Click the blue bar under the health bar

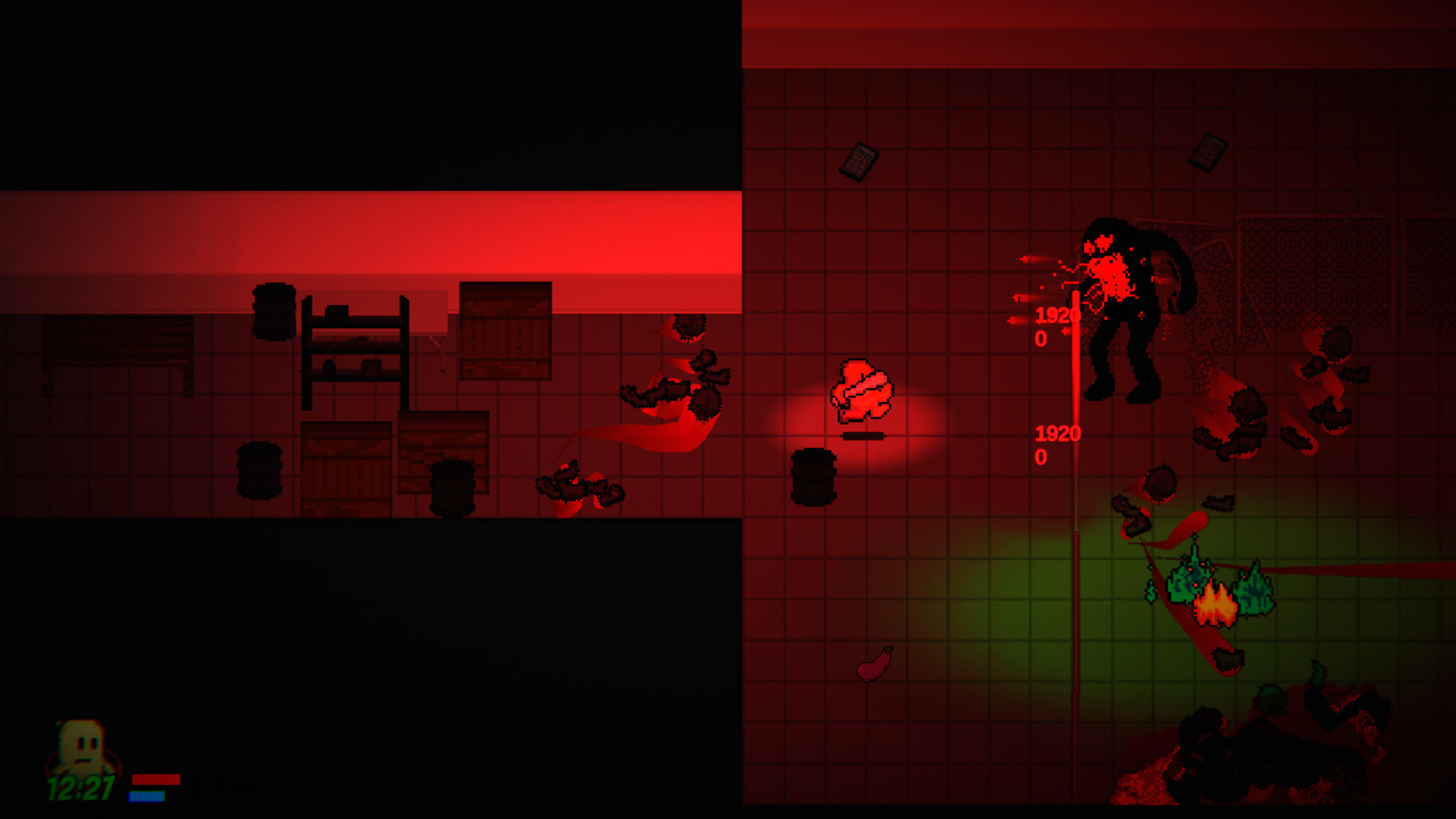point(148,796)
